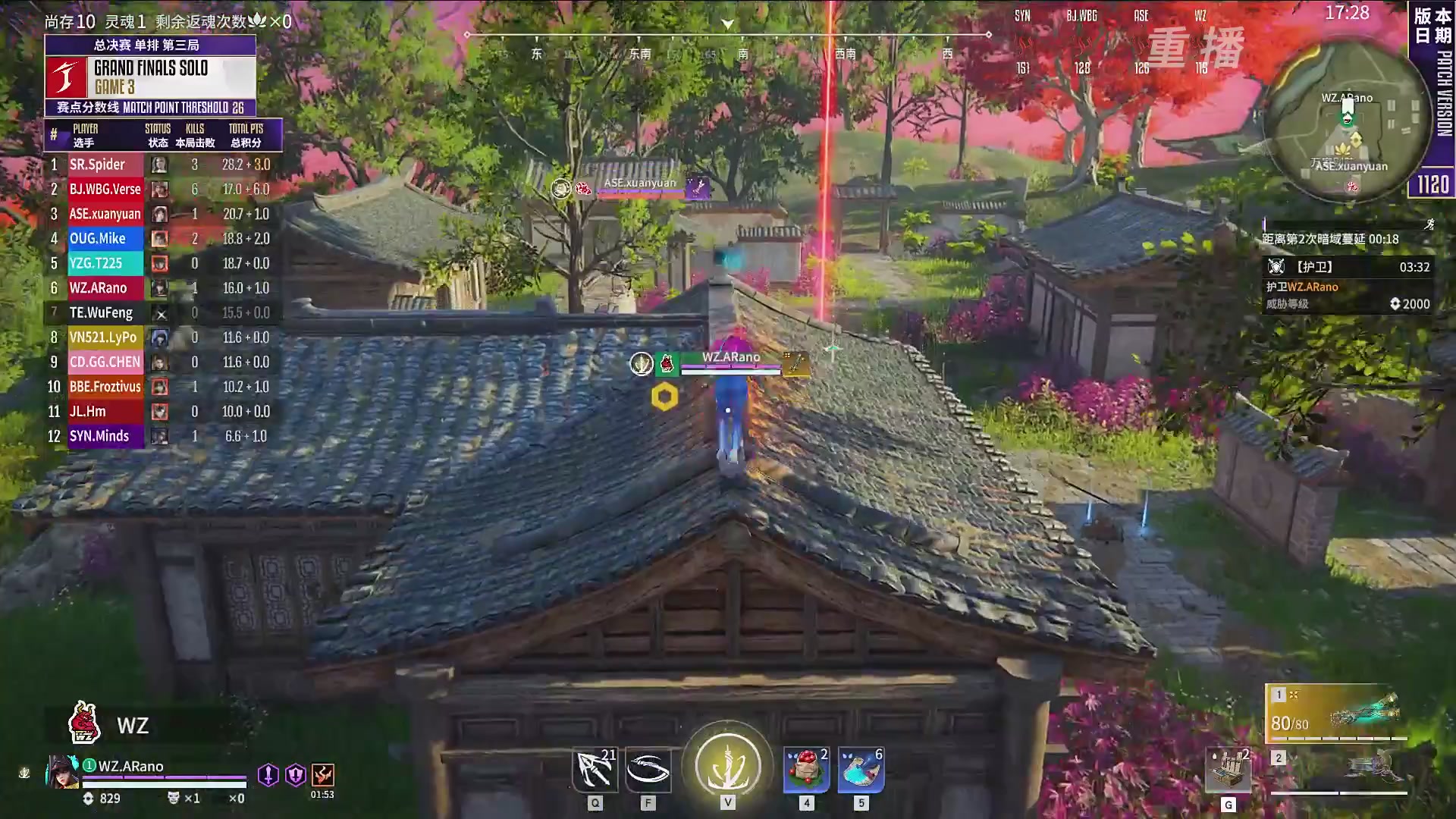
Task: Toggle the crossed-swords status icon on the player bar
Action: [322, 774]
